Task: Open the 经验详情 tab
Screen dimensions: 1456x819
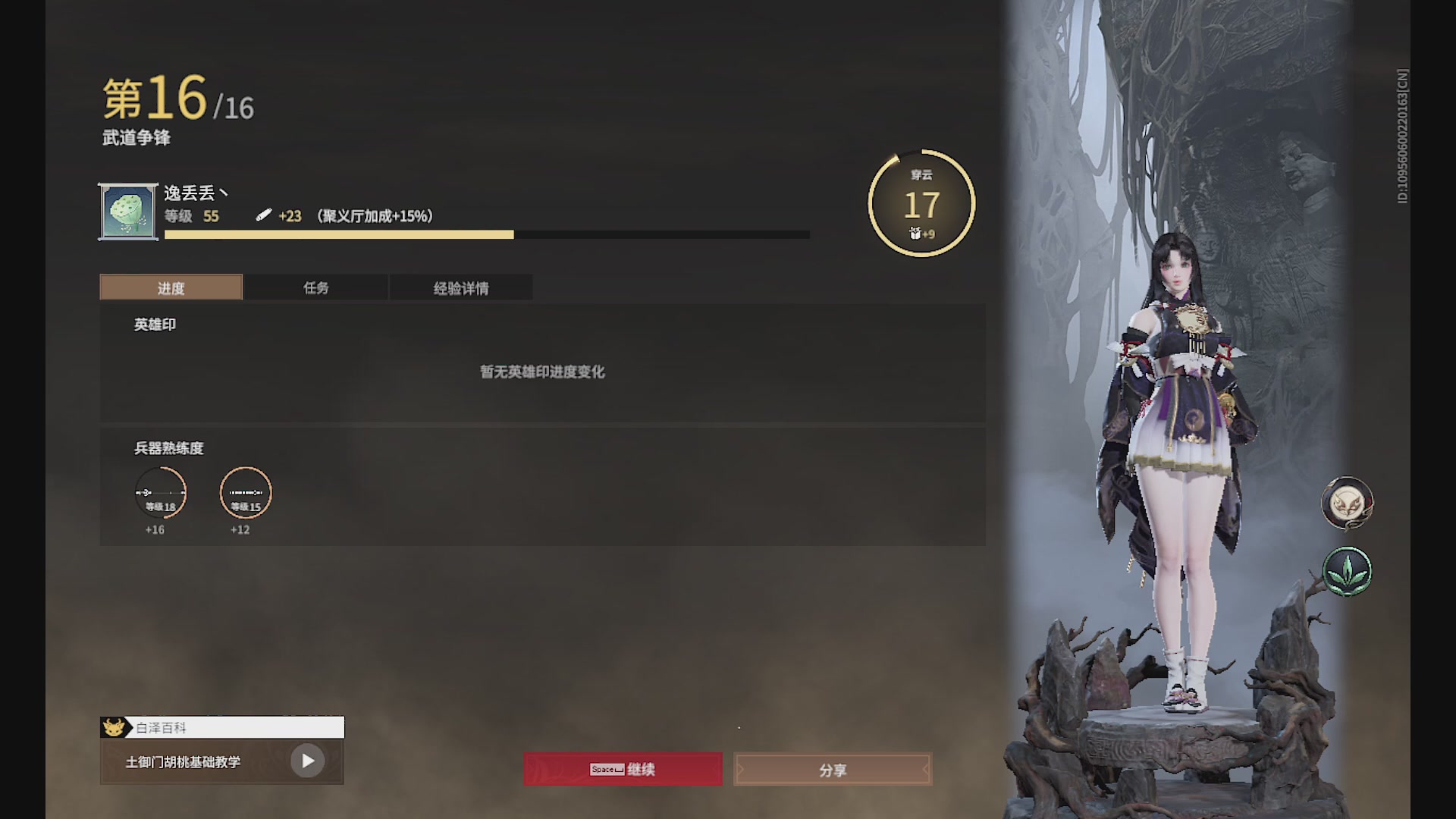Action: (461, 287)
